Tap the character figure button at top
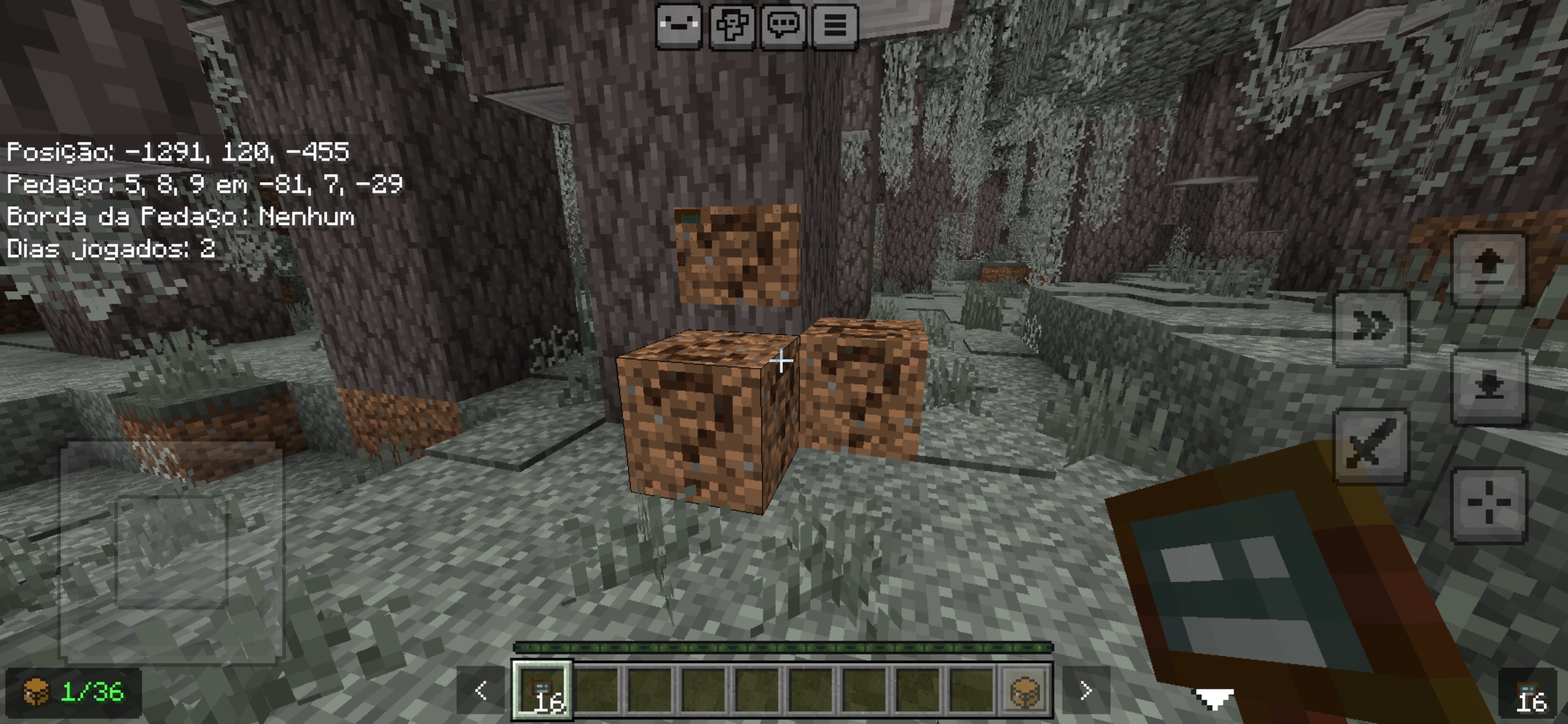Screen dimensions: 1568x724 [x=731, y=26]
